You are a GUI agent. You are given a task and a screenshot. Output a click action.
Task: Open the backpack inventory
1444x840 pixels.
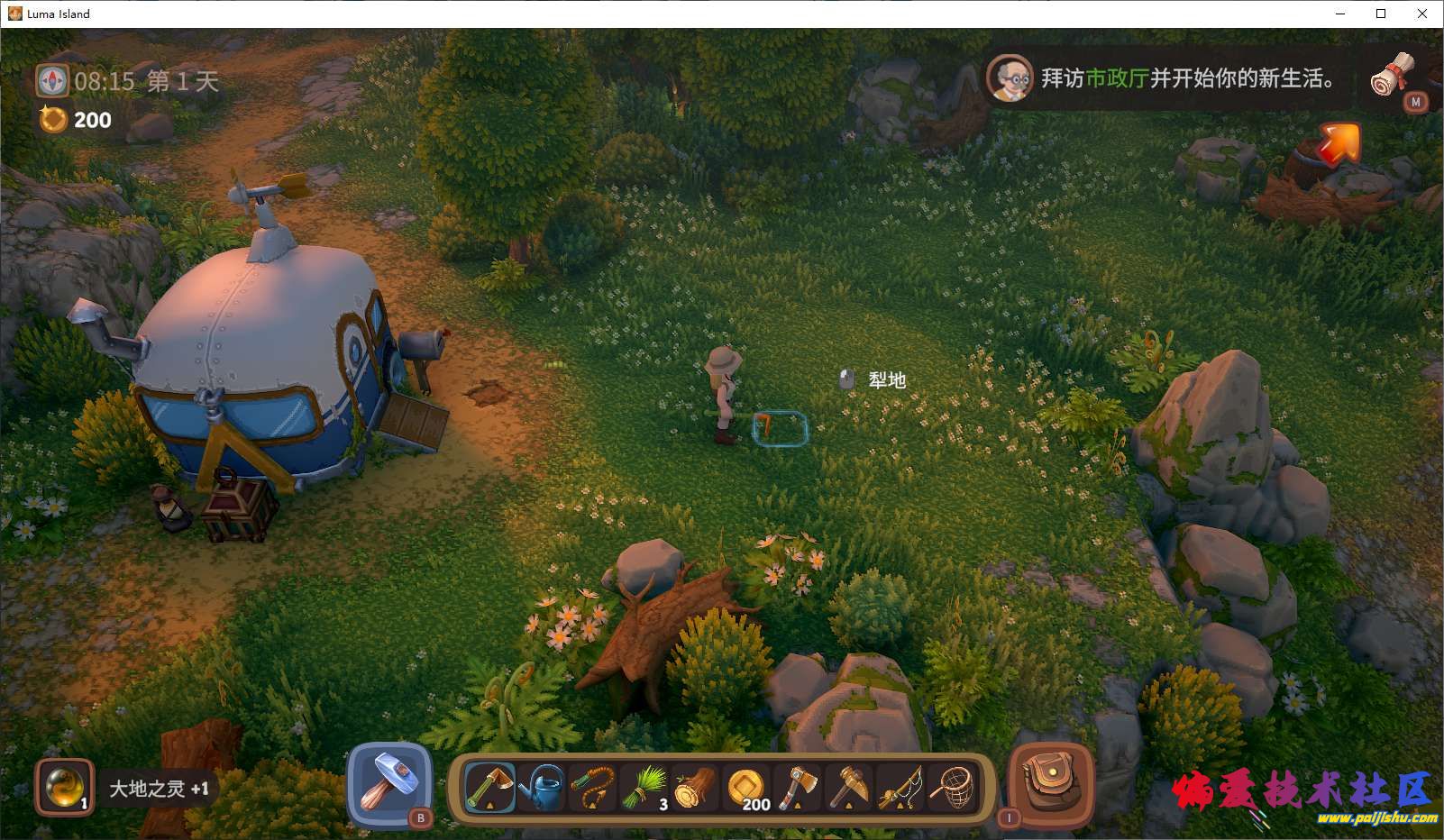pyautogui.click(x=1050, y=782)
